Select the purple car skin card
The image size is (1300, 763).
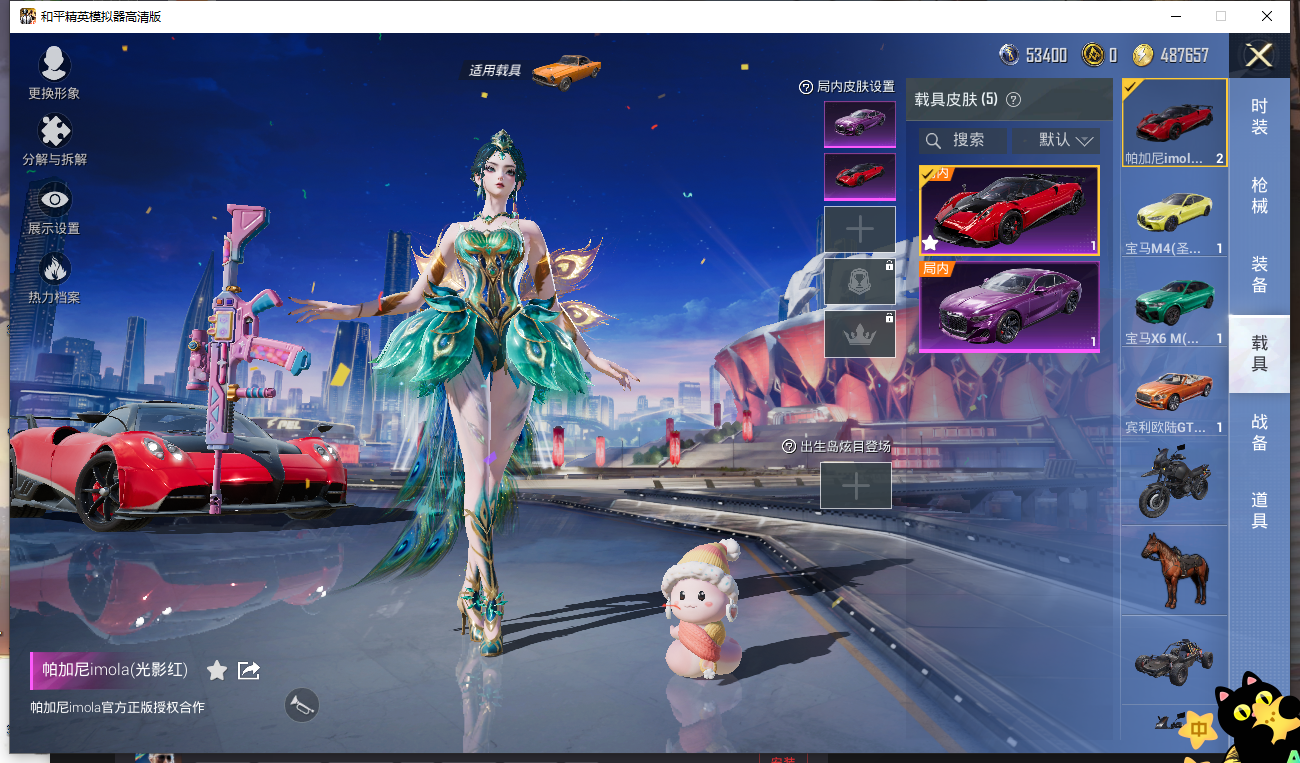click(x=1009, y=306)
